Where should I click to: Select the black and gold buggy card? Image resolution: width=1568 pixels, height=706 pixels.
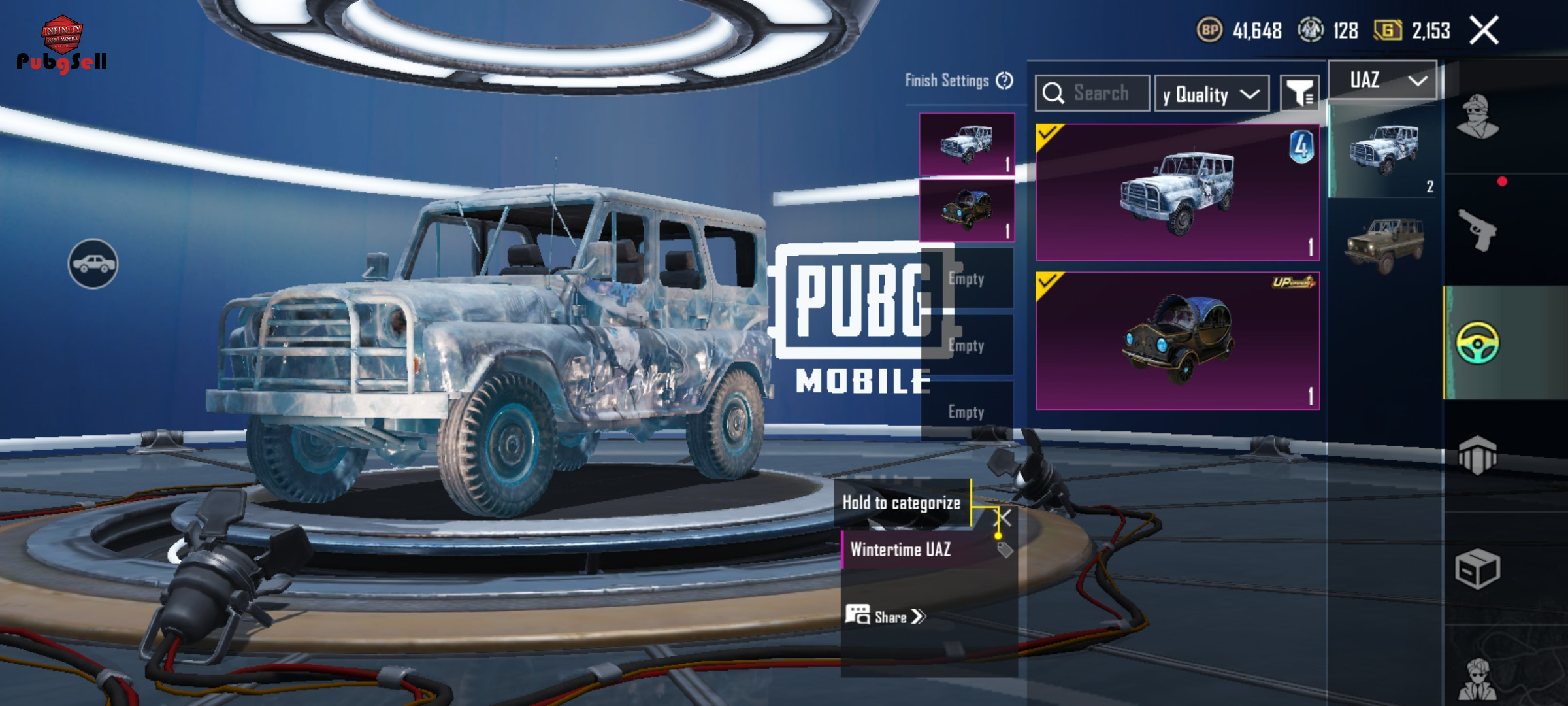tap(1177, 341)
